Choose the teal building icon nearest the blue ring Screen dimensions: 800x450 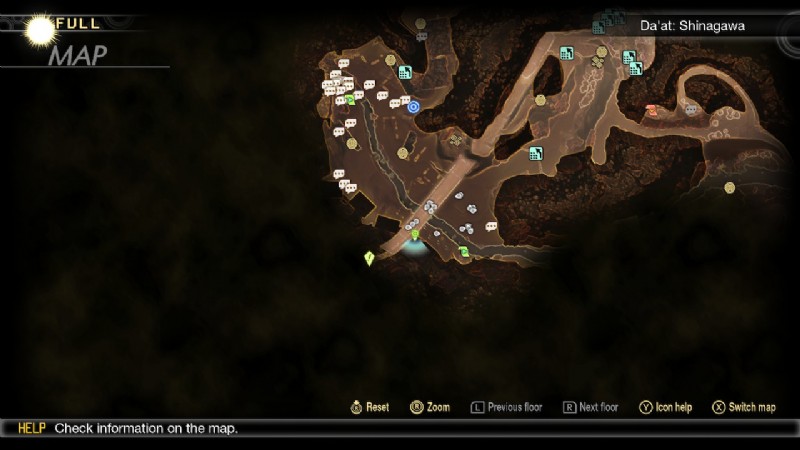(x=405, y=72)
